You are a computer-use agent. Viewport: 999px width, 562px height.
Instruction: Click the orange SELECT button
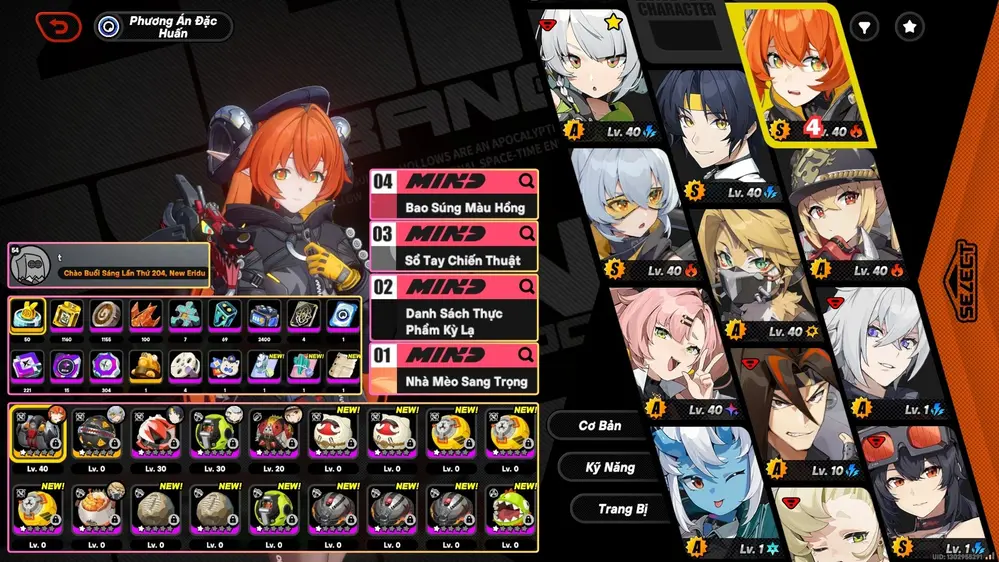(x=966, y=280)
